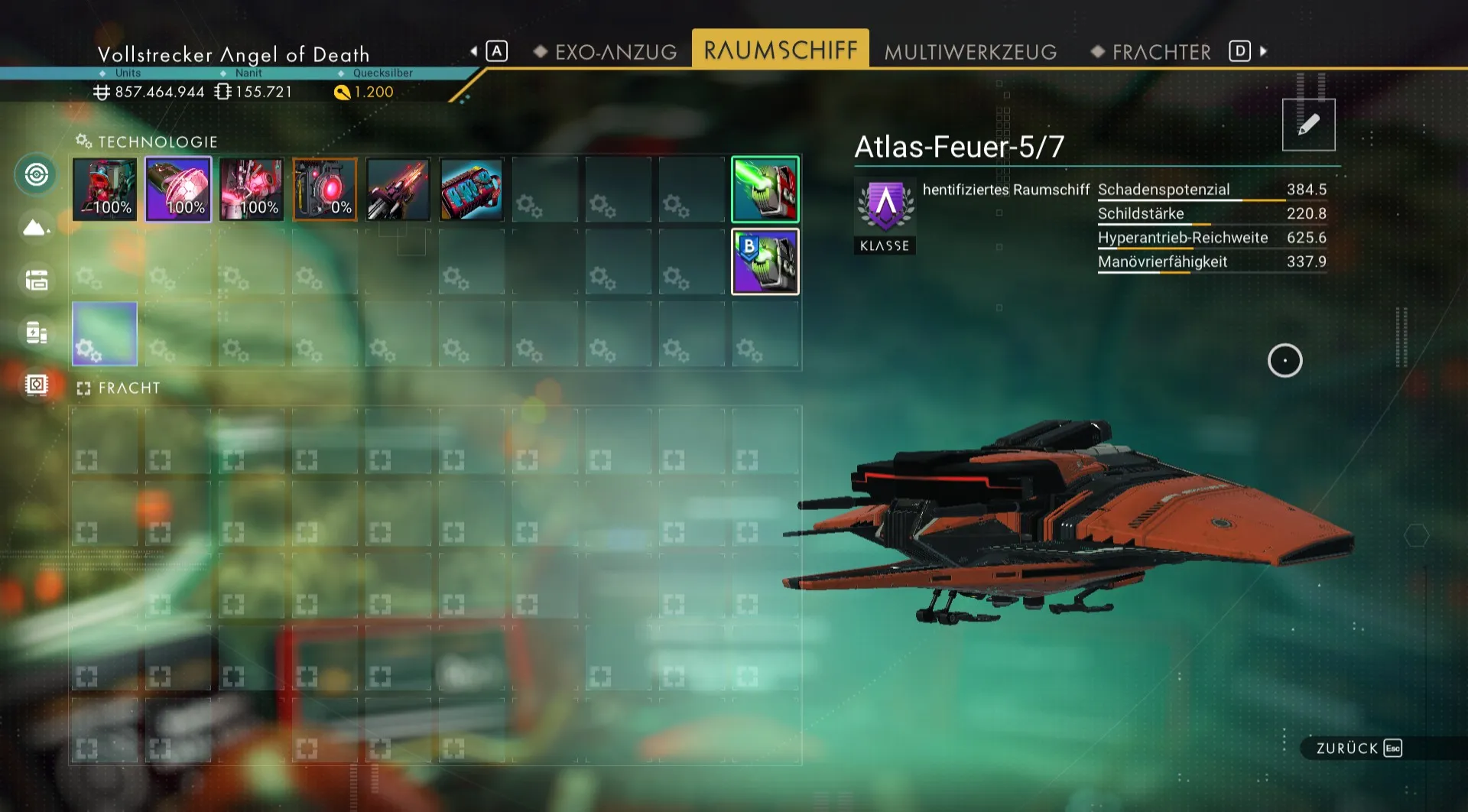Select the launch thruster slot in the first tech slot
The height and width of the screenshot is (812, 1468).
click(105, 190)
